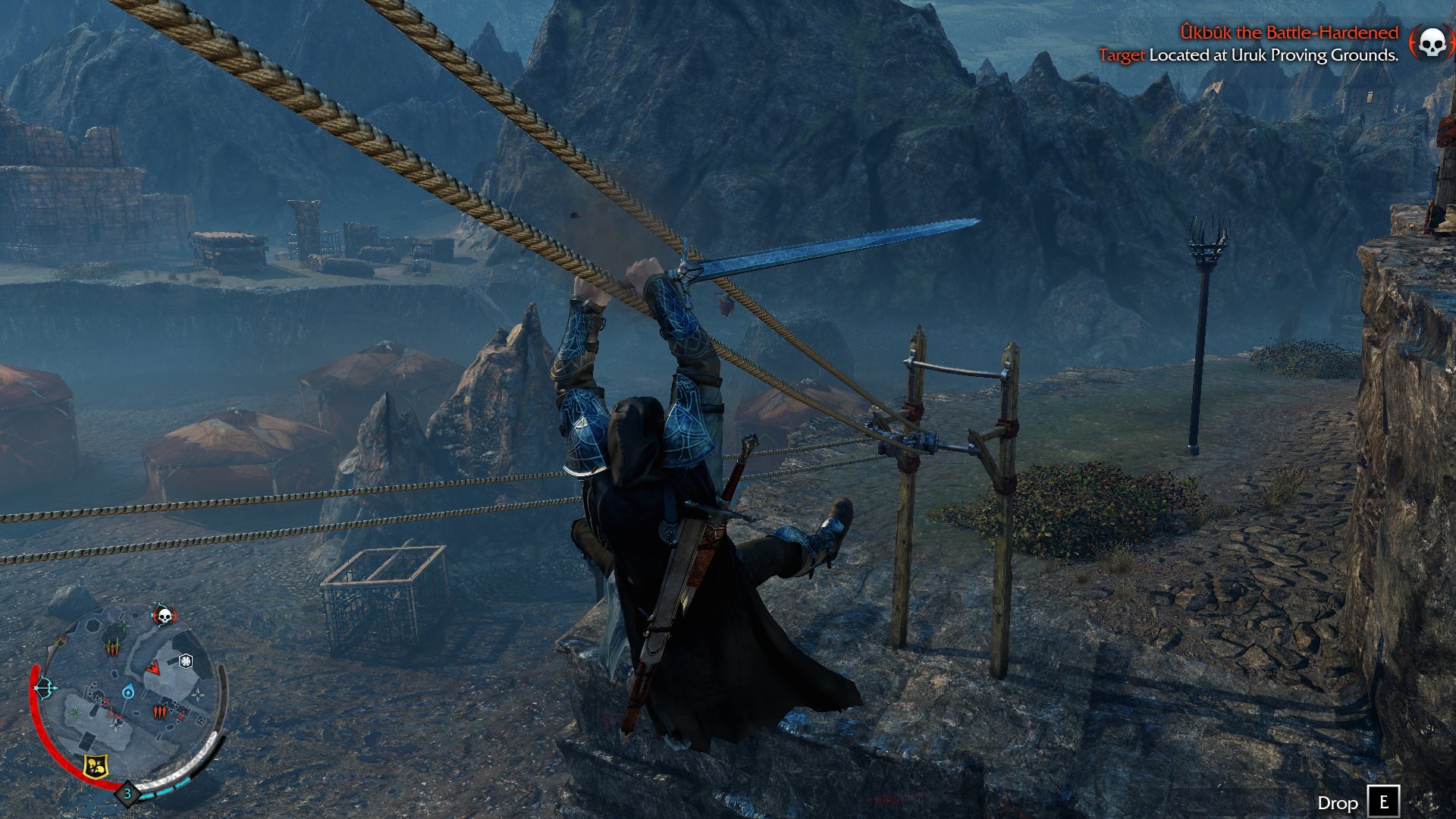The height and width of the screenshot is (819, 1456).
Task: Click the diamond showing the number 3
Action: [x=127, y=794]
